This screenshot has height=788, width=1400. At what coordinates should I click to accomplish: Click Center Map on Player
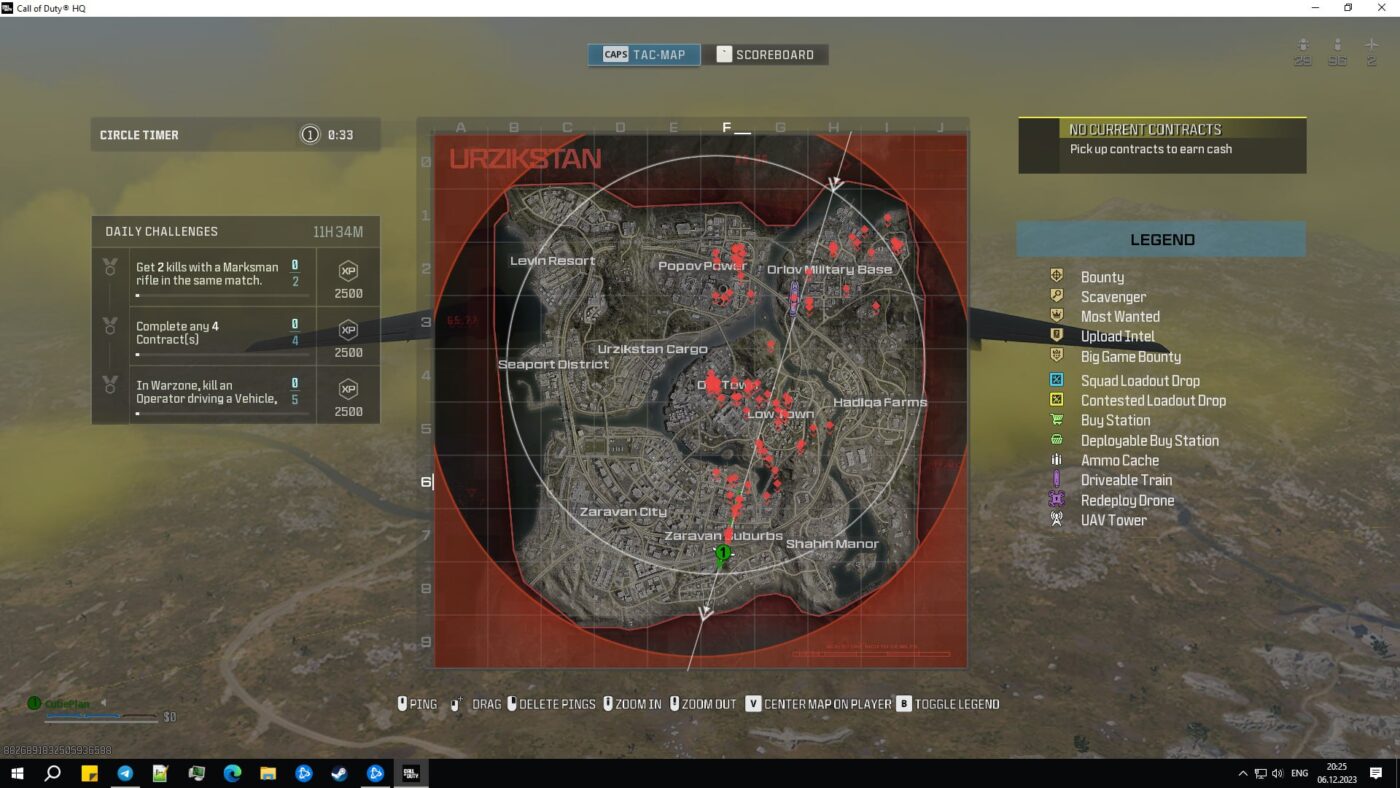(820, 704)
